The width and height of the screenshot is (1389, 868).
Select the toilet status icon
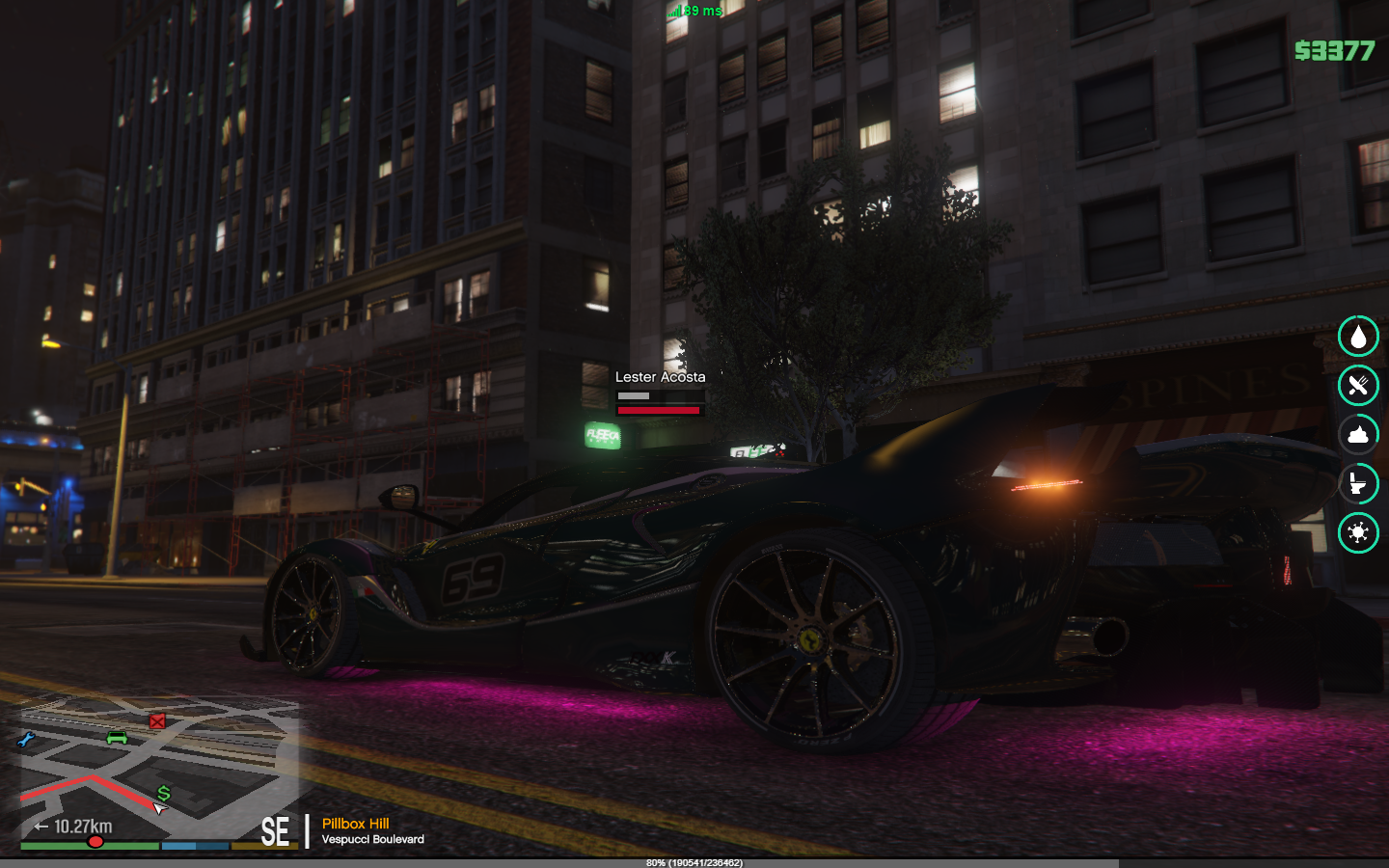[x=1358, y=483]
